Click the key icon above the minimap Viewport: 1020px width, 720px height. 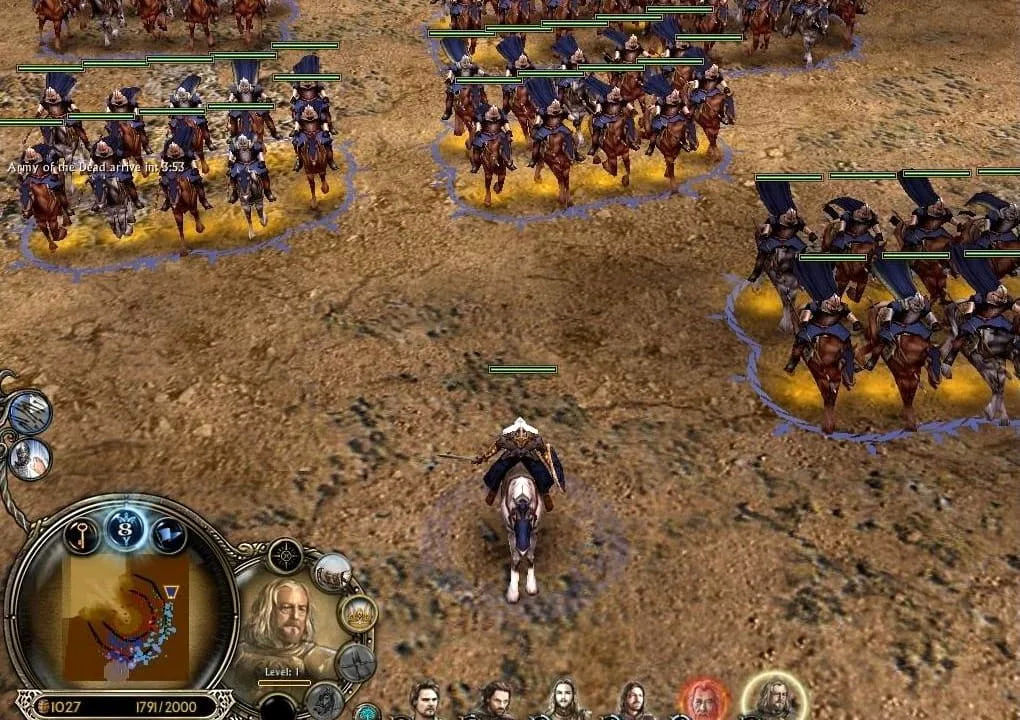(x=82, y=535)
